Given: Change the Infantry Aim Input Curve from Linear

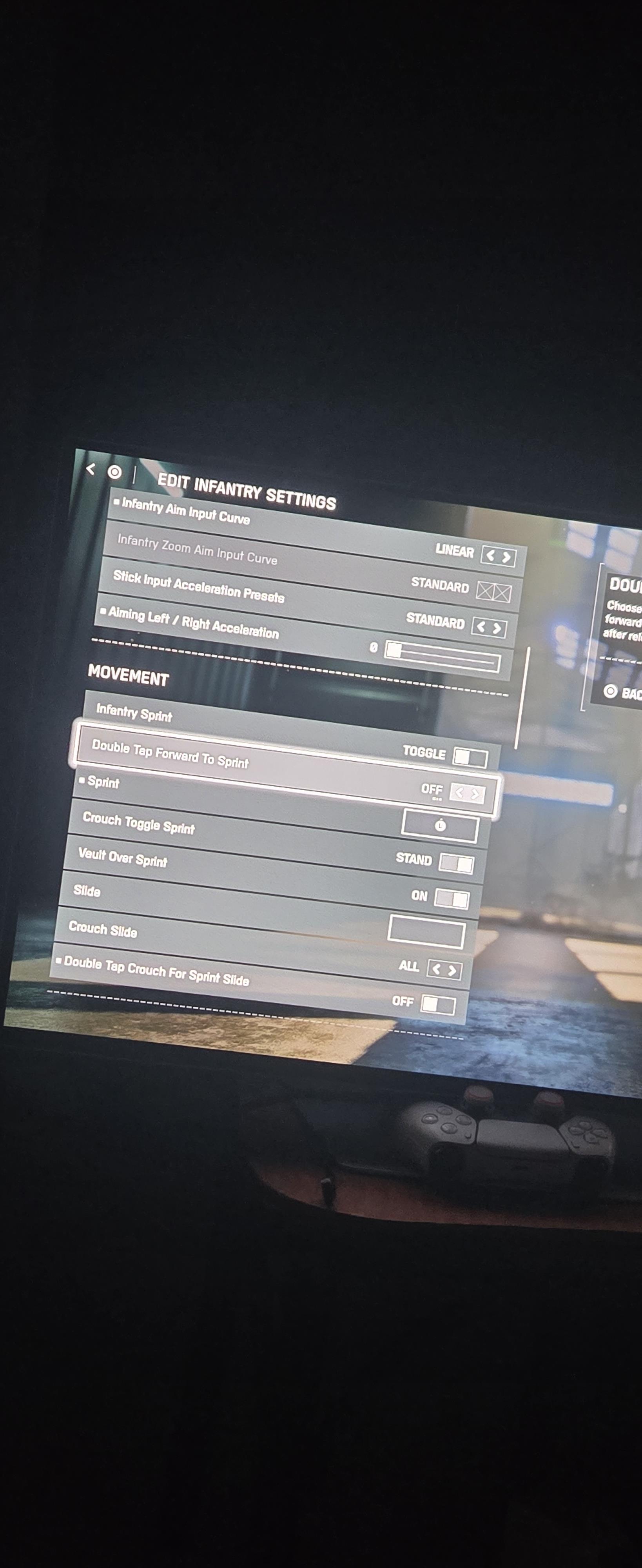Looking at the screenshot, I should [498, 556].
